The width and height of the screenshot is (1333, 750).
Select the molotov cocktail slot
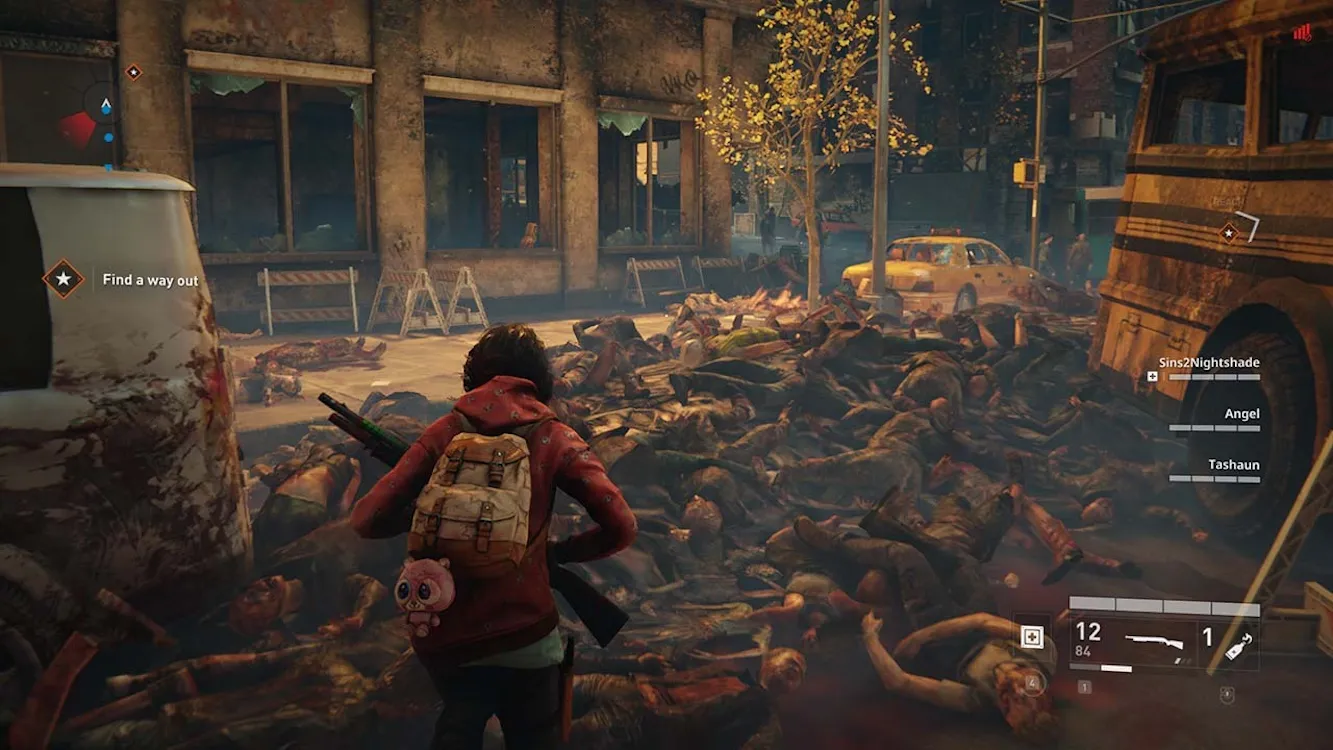coord(1236,638)
